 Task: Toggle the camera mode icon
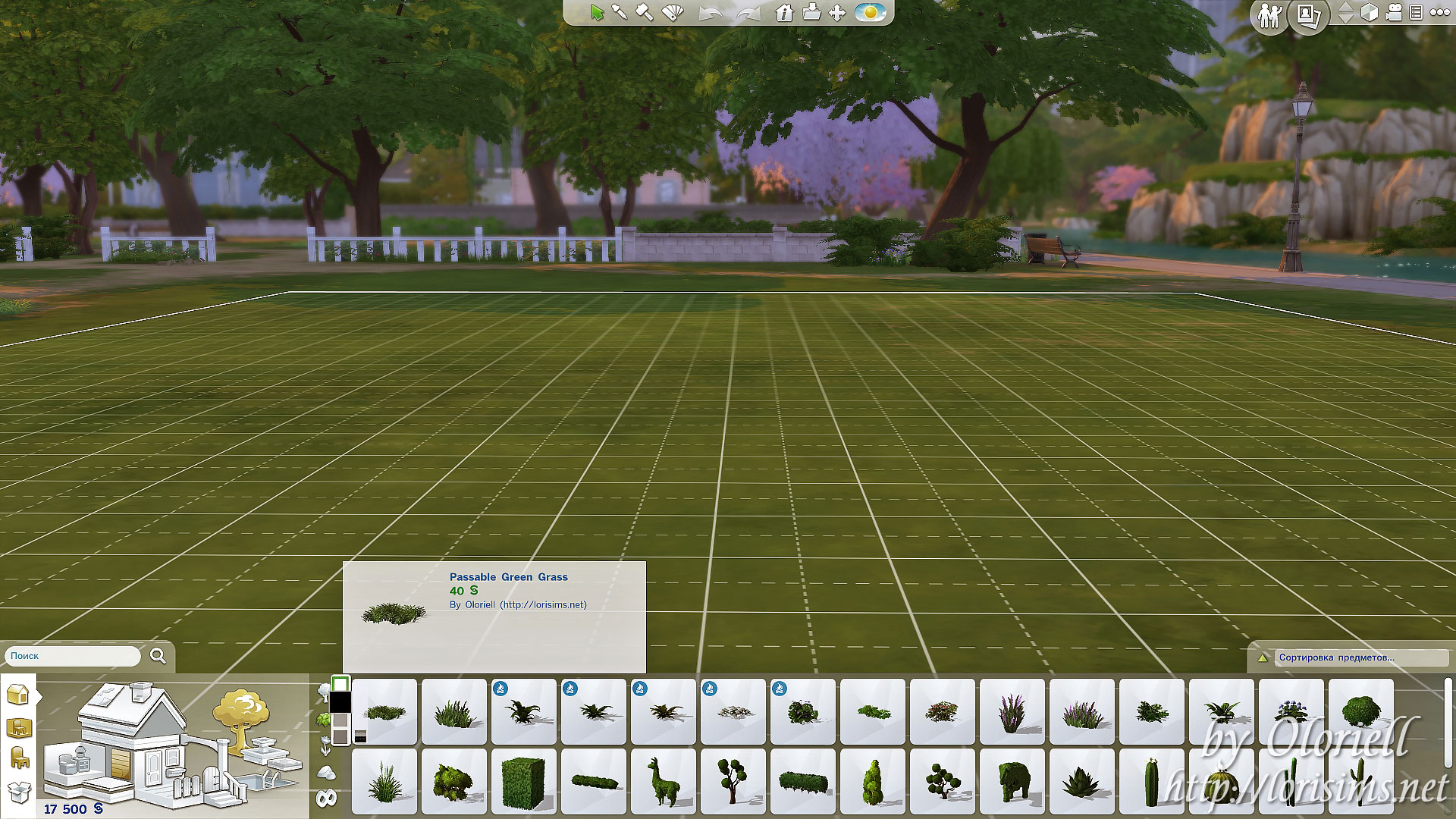pos(1394,13)
